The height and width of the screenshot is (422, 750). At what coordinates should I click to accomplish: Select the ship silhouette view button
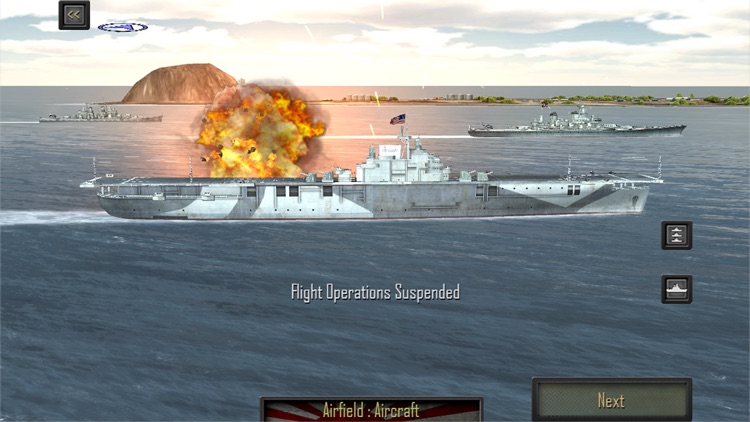click(x=677, y=289)
